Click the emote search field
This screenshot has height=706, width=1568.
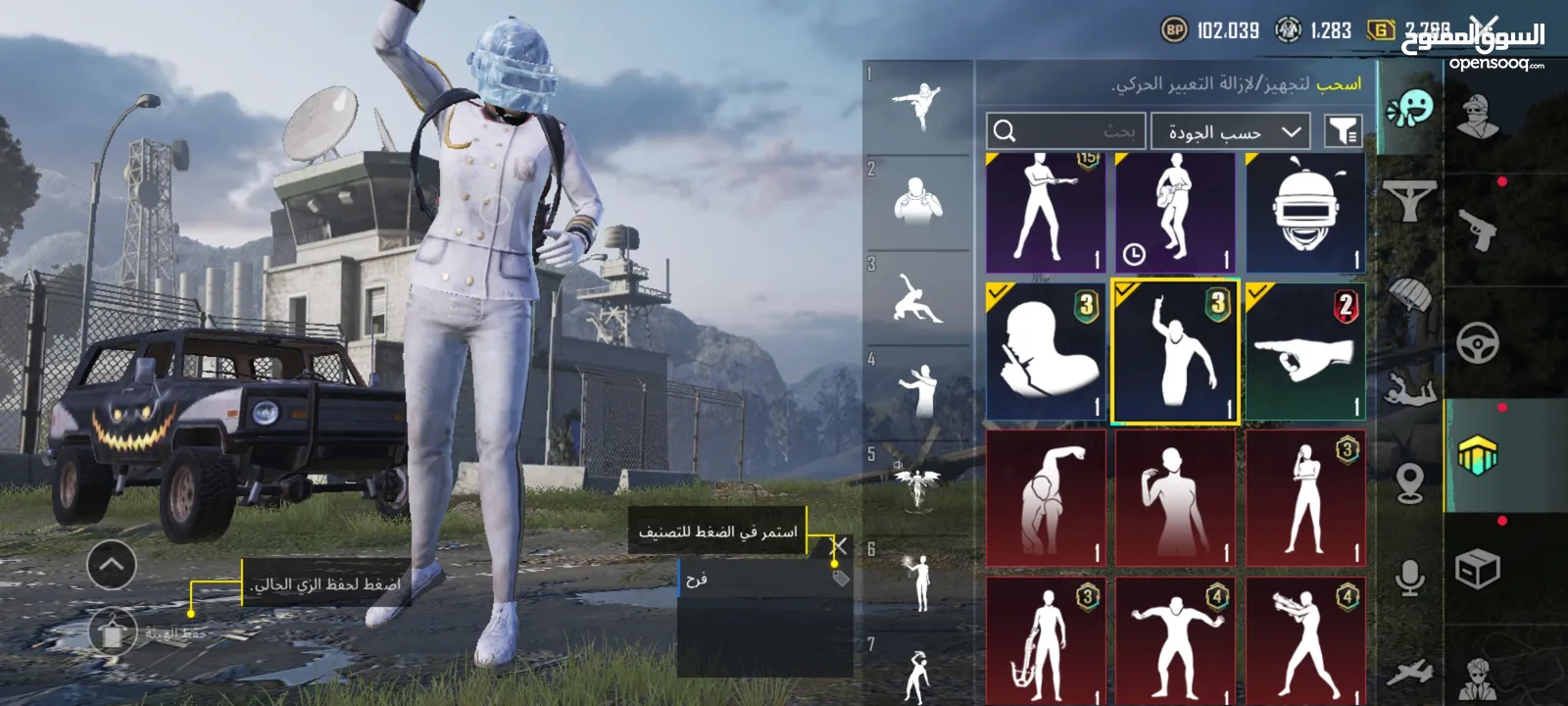1064,130
